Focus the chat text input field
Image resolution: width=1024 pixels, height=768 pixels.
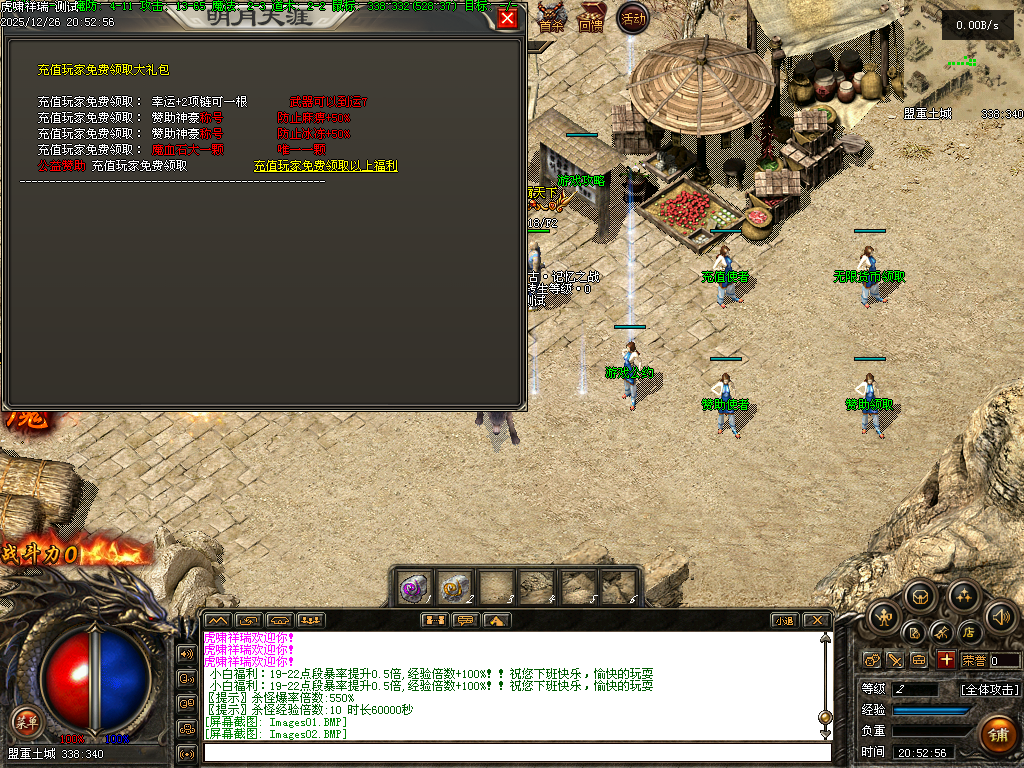[x=515, y=752]
